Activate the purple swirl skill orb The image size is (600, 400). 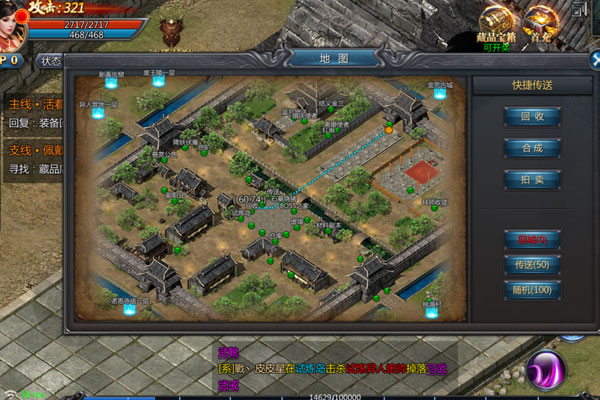(x=549, y=368)
